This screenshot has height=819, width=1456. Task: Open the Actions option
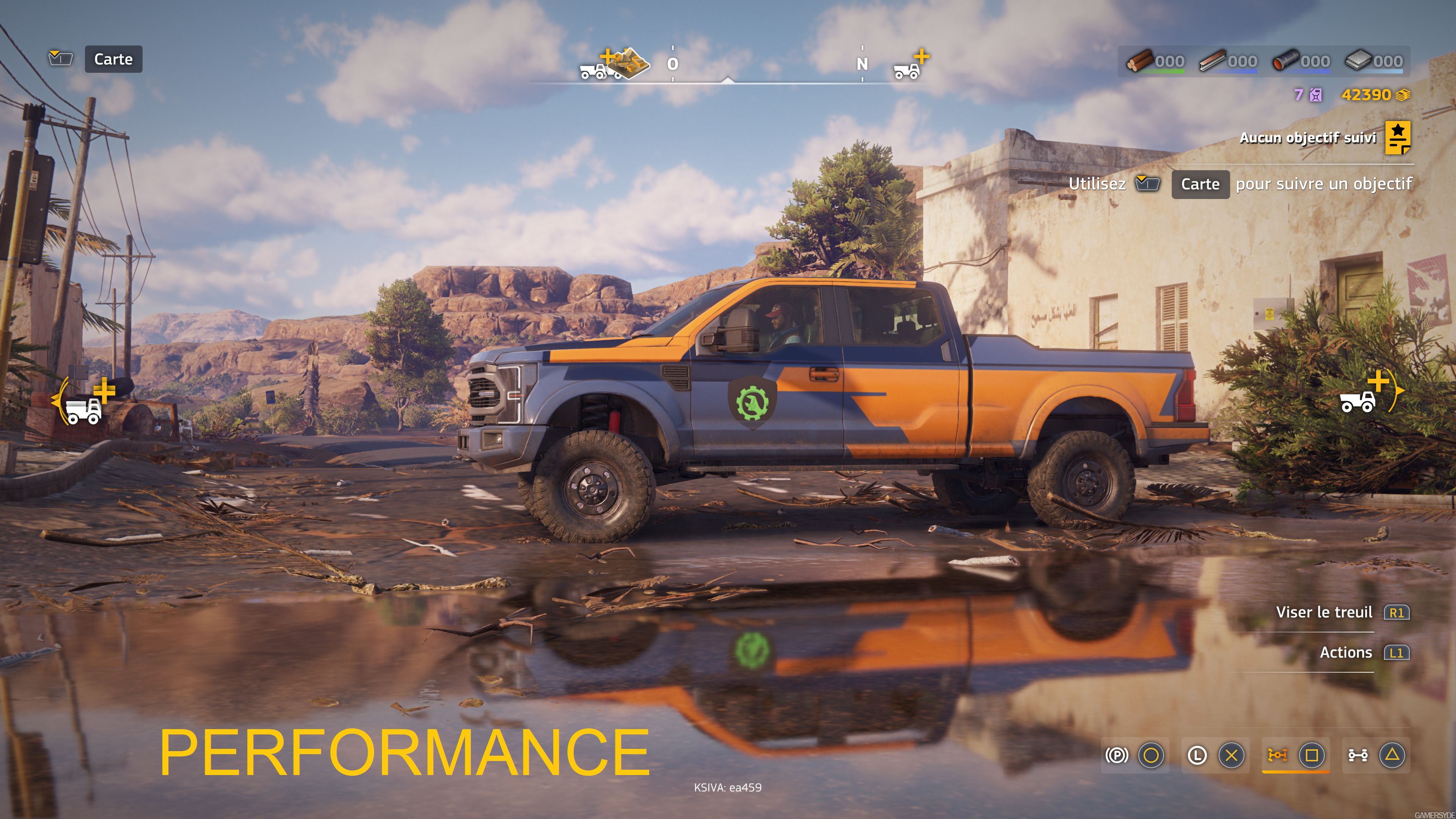[1346, 653]
